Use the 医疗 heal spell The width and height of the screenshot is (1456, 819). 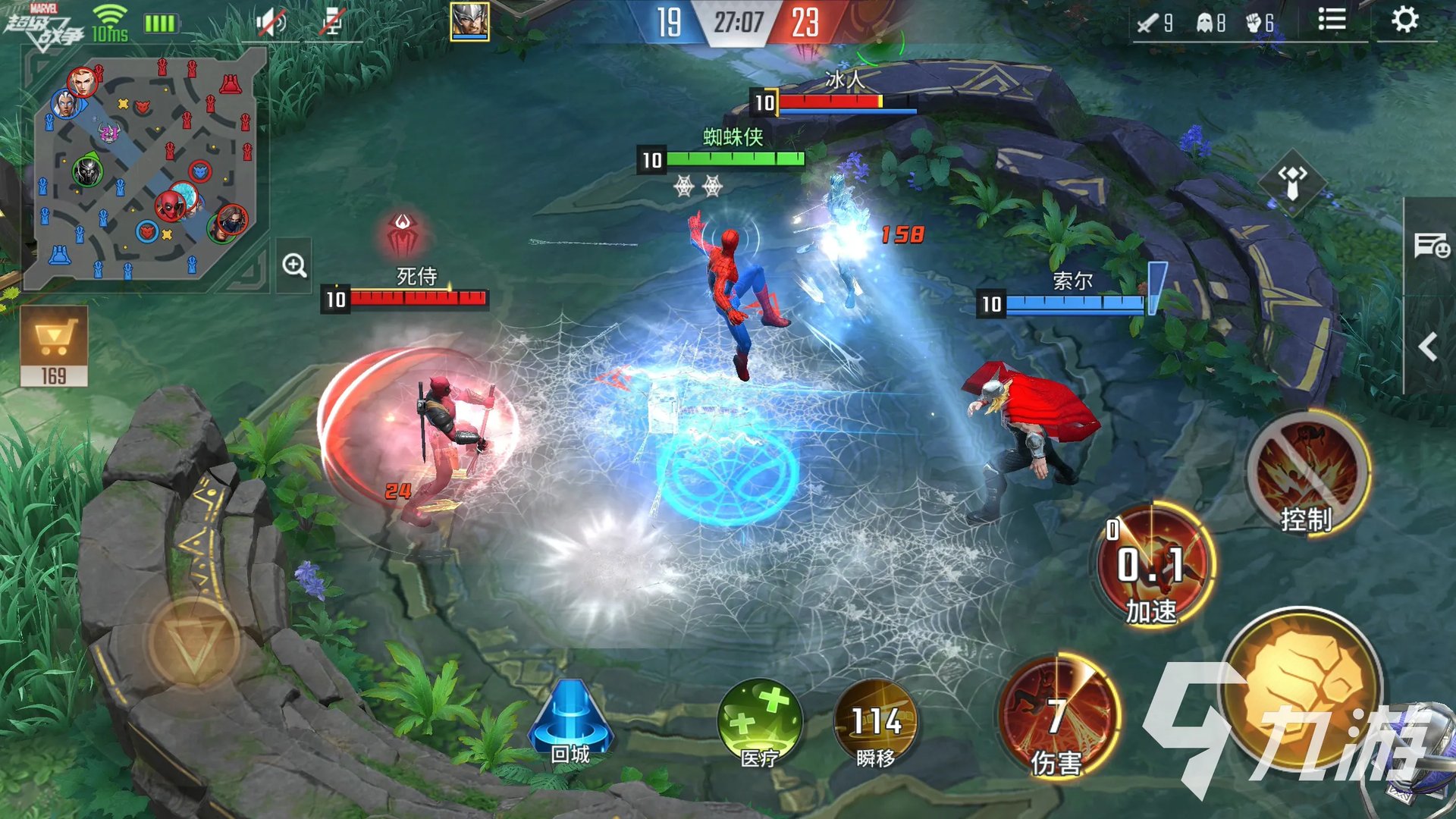click(760, 722)
